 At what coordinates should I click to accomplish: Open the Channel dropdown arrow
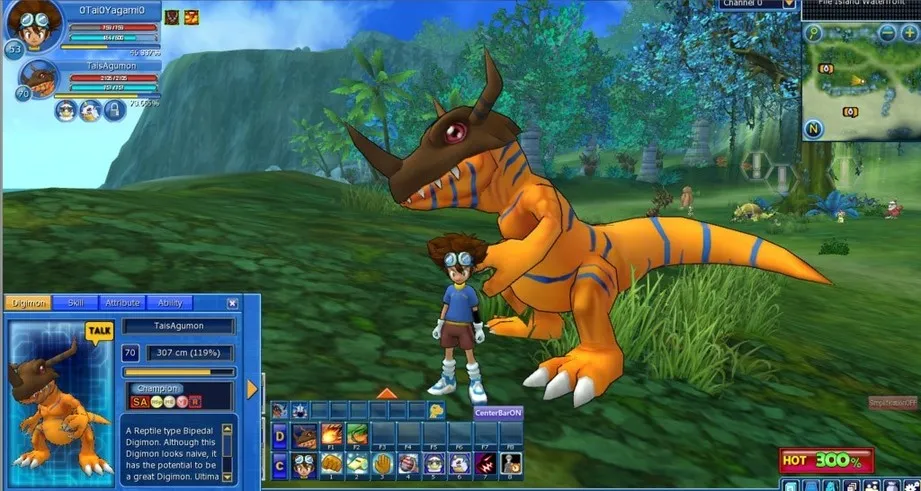pos(790,4)
